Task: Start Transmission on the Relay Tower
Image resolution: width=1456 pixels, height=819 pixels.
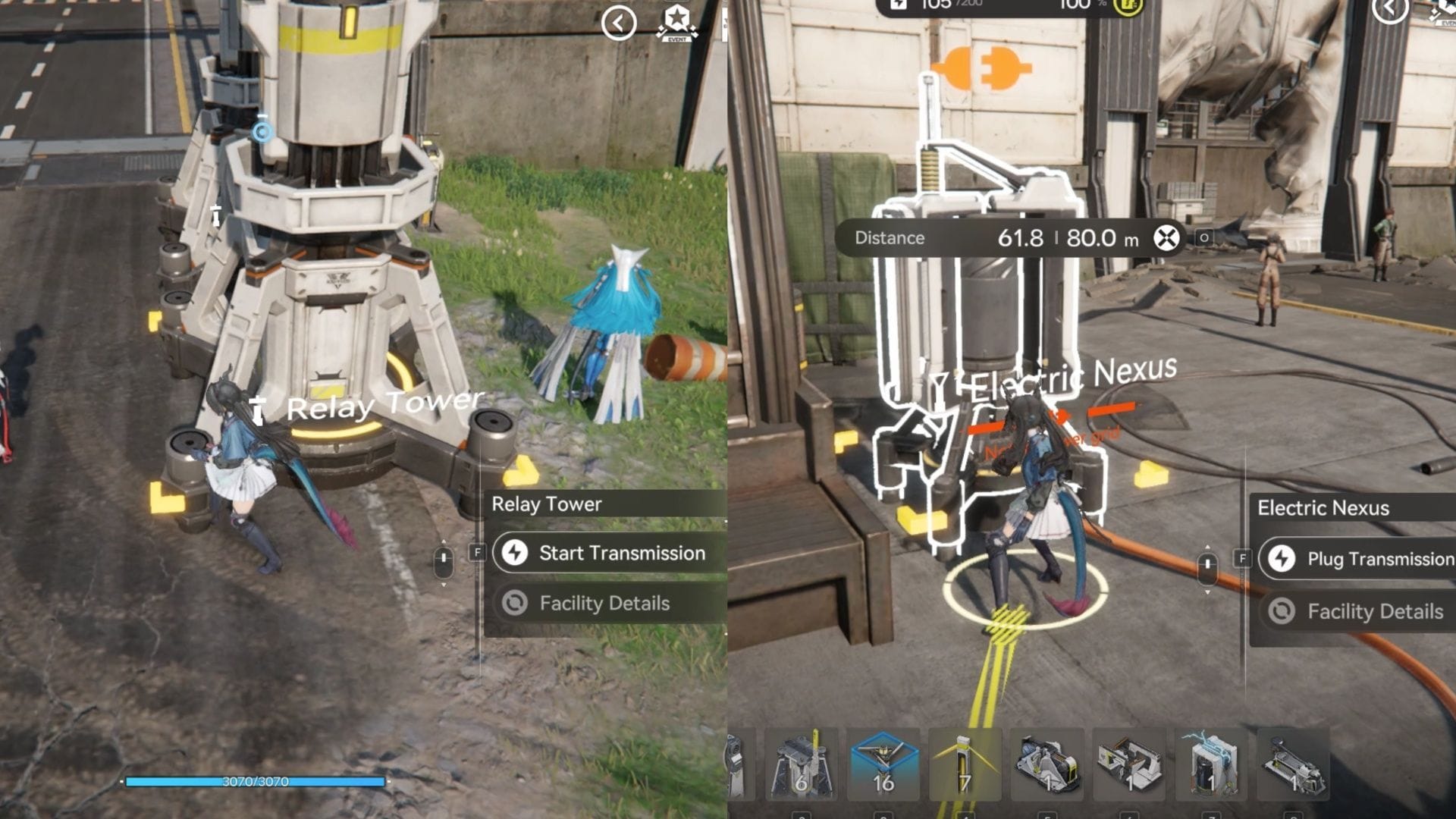Action: pyautogui.click(x=608, y=553)
